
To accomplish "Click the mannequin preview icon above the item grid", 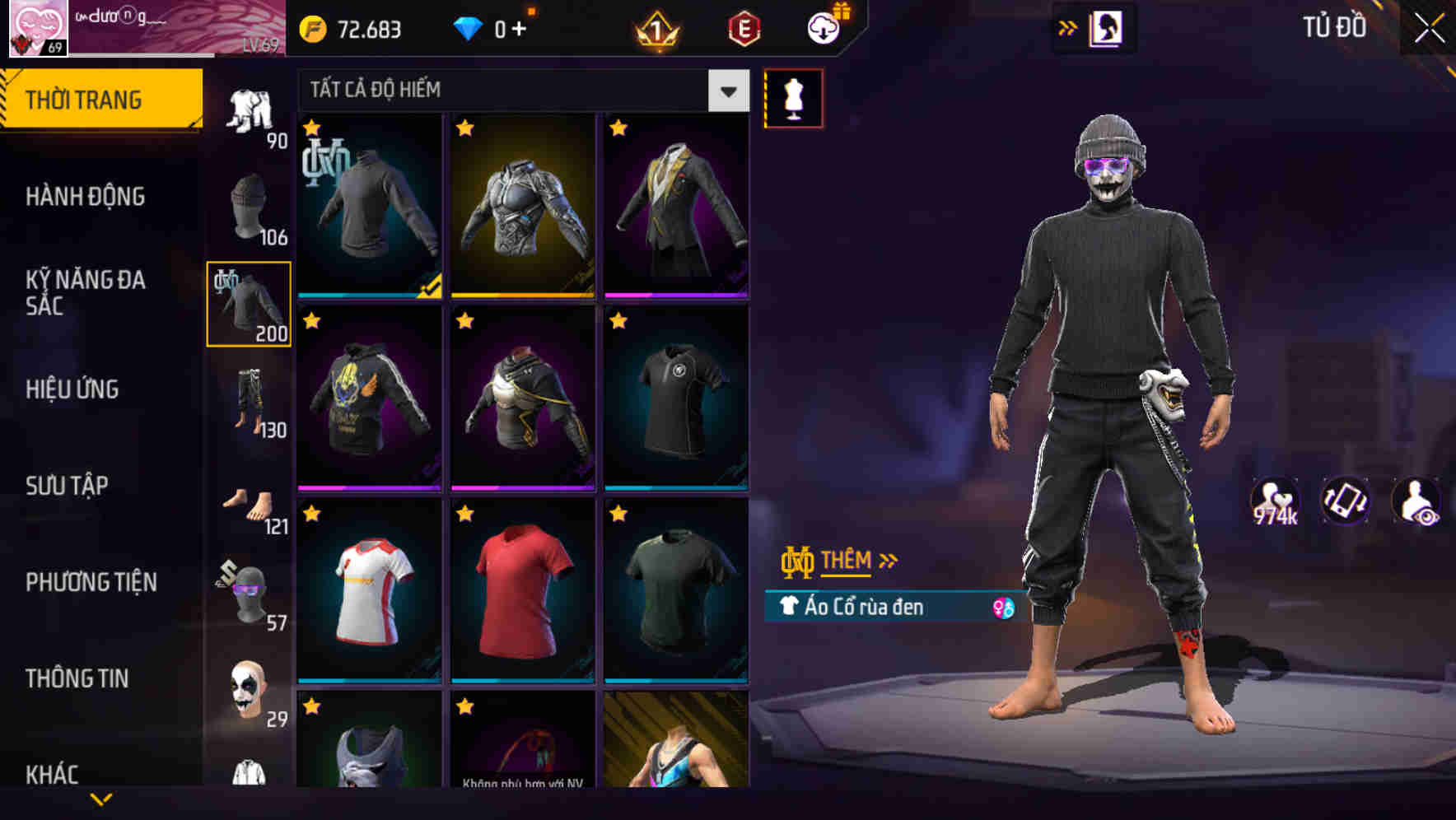I will (x=793, y=97).
